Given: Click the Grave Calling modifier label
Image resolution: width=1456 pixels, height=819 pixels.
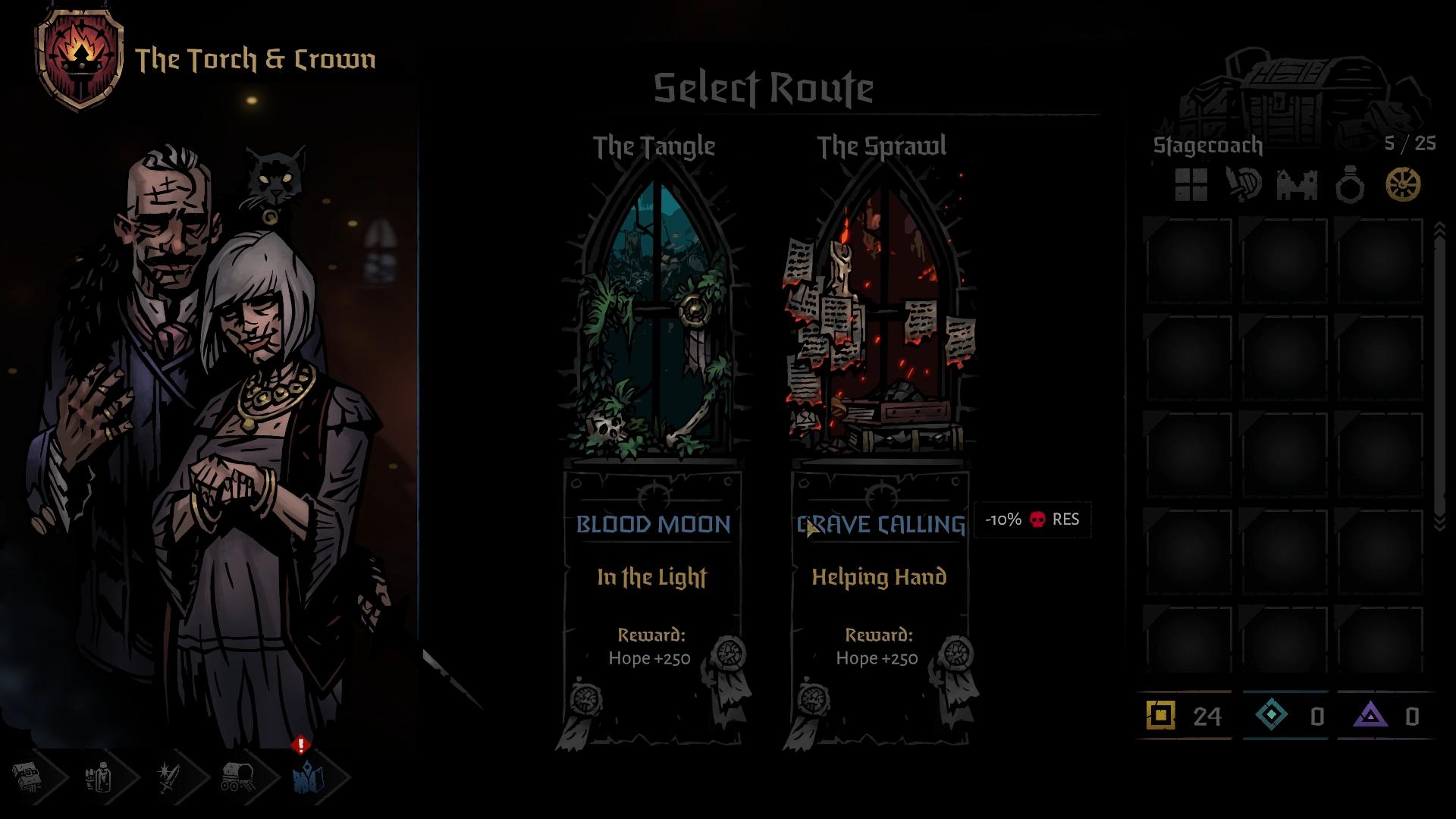Looking at the screenshot, I should pyautogui.click(x=881, y=524).
